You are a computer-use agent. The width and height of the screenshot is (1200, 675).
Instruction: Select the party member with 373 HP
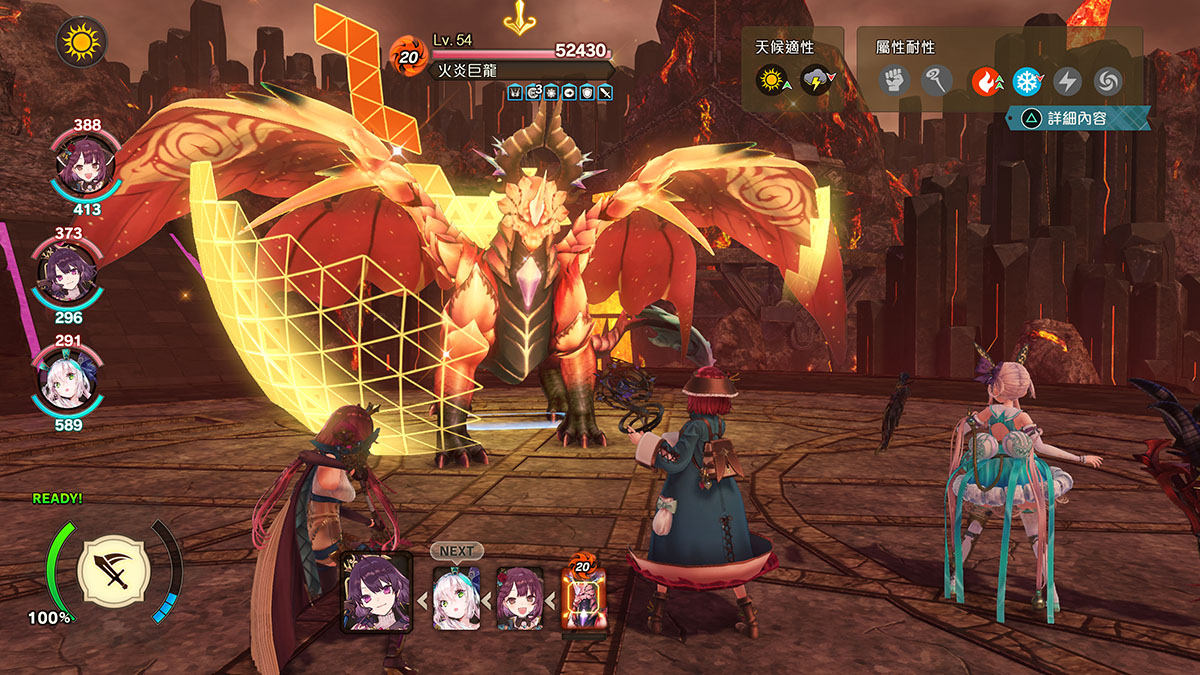point(67,273)
